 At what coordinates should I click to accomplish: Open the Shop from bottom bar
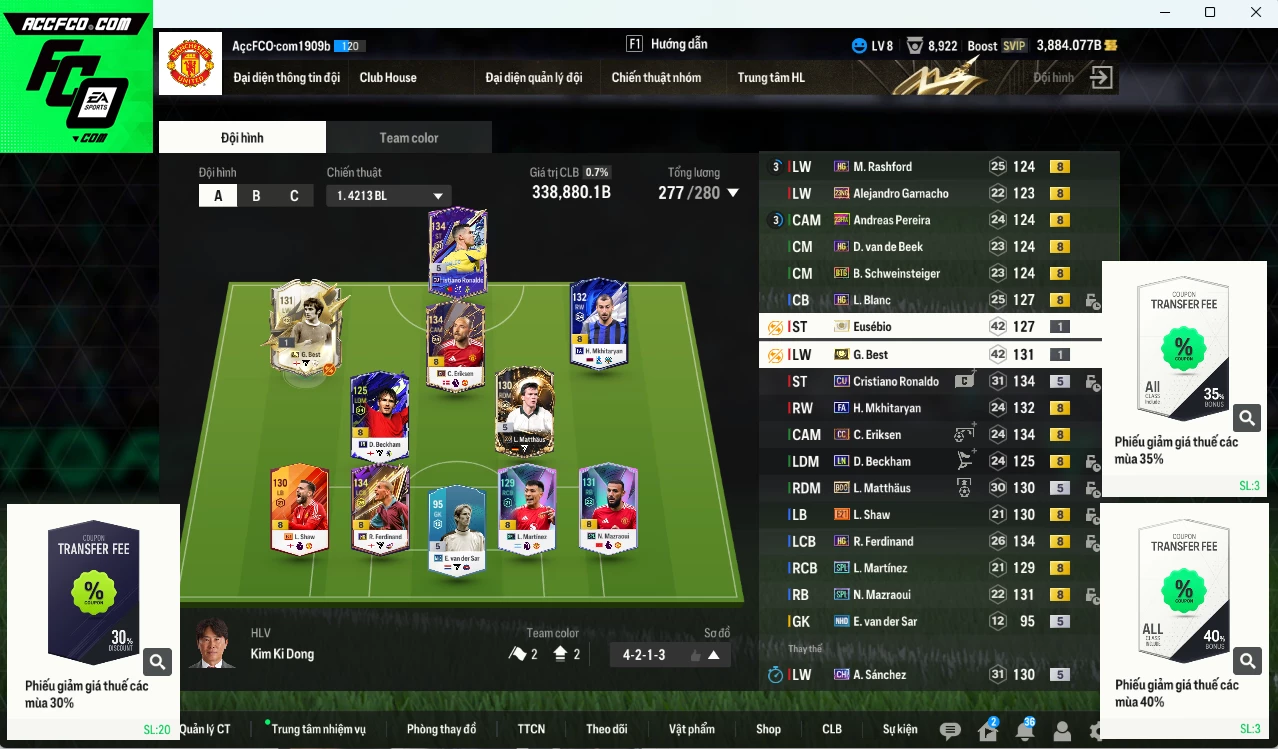[768, 729]
